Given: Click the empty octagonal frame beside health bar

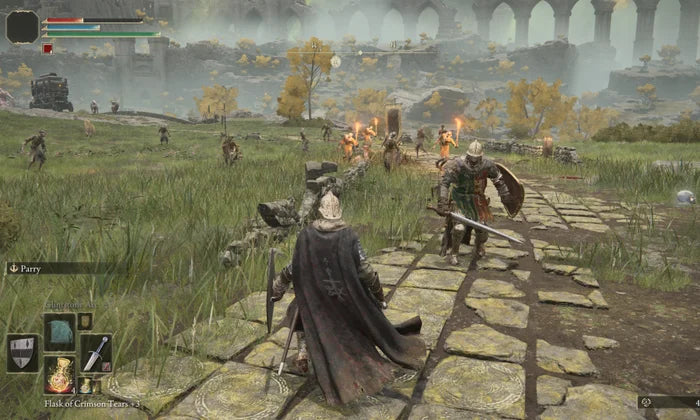Looking at the screenshot, I should click(22, 26).
